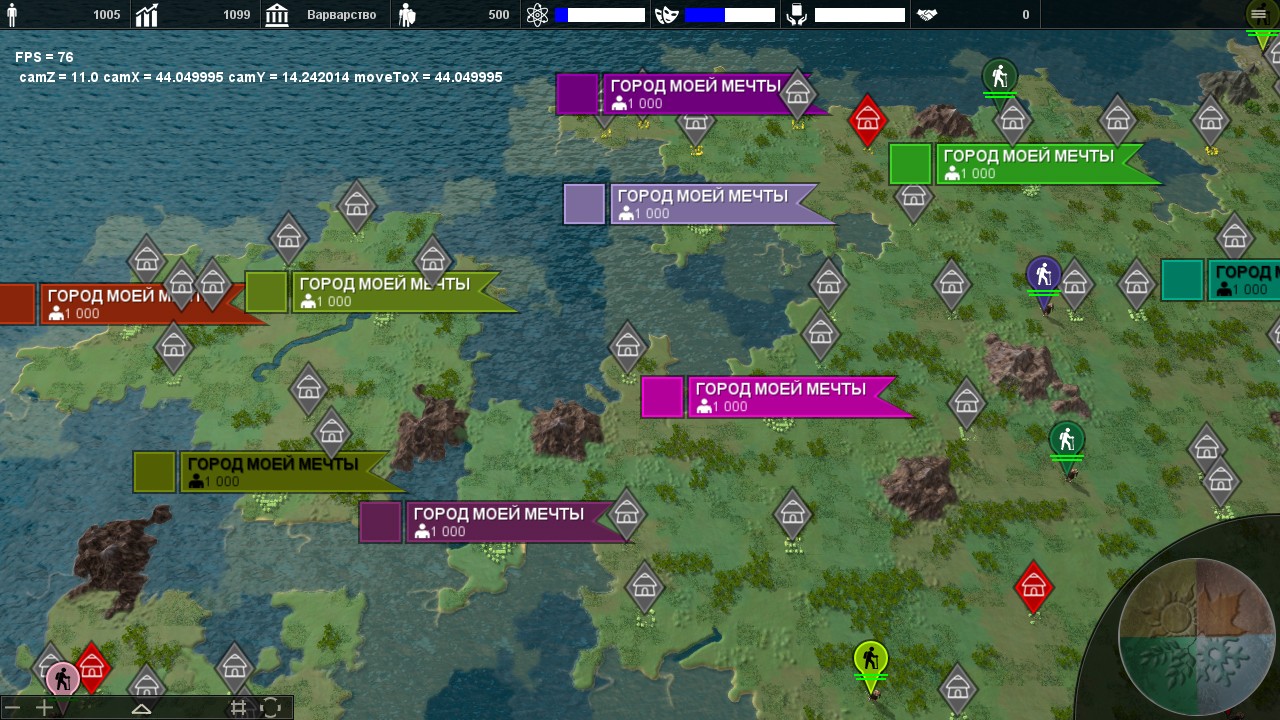Viewport: 1280px width, 720px height.
Task: Select the teal city banner
Action: (x=1240, y=280)
